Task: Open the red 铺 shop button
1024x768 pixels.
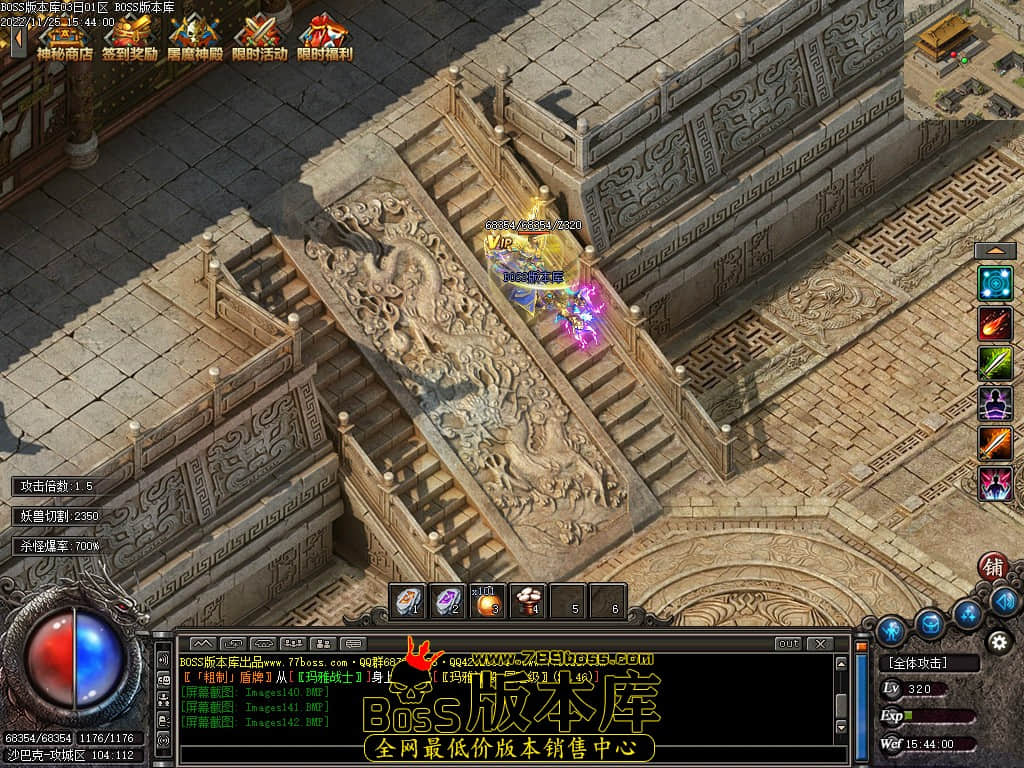Action: point(993,566)
